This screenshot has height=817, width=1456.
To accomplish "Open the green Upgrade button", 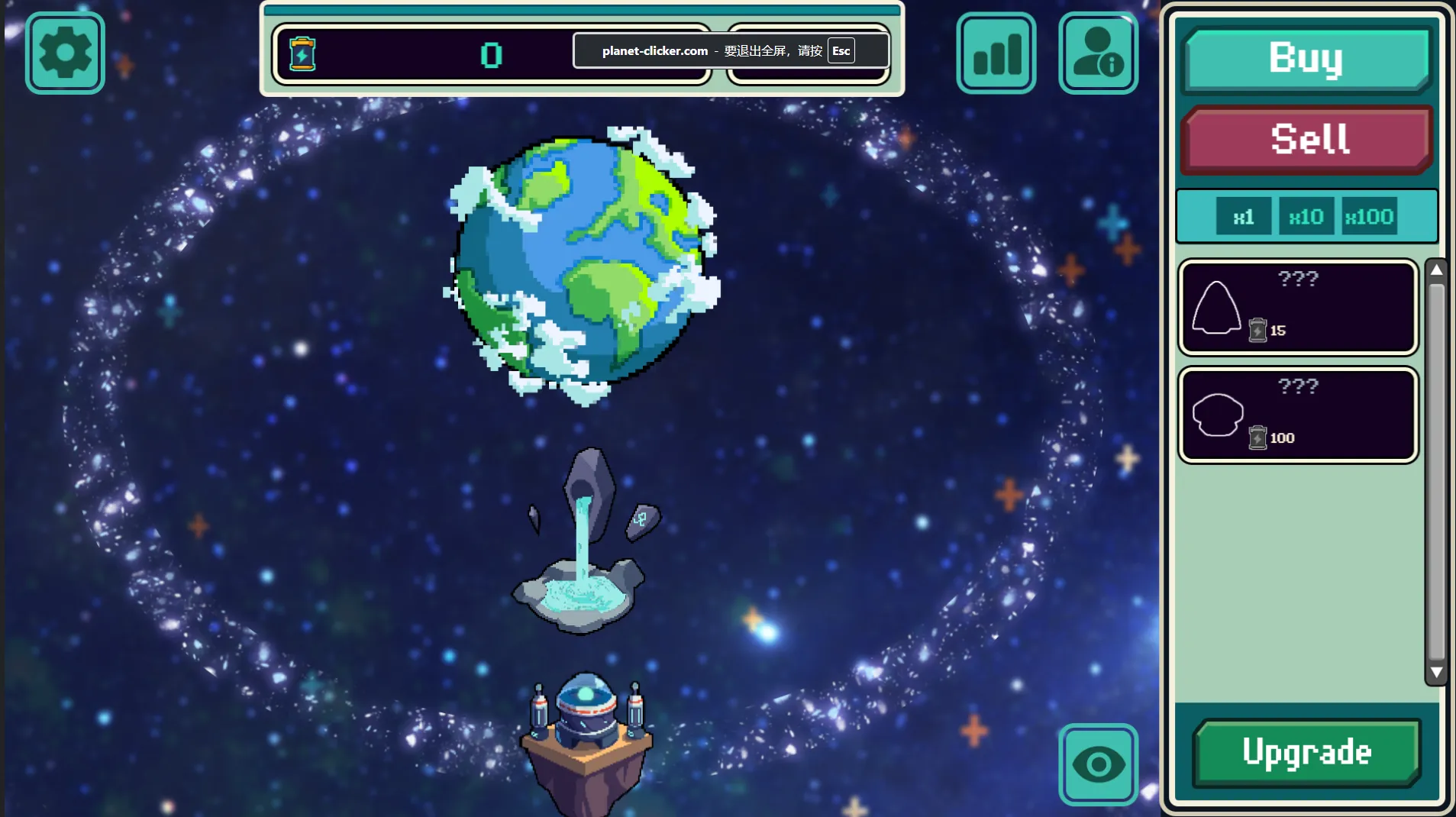I will (x=1306, y=753).
